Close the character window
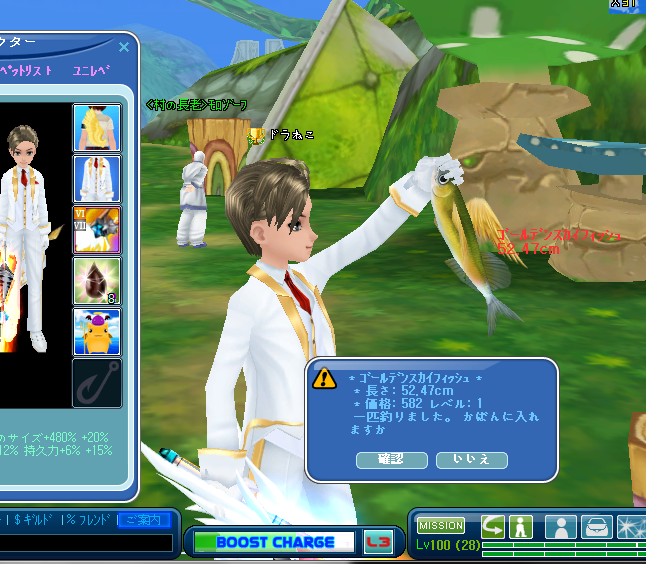Image resolution: width=646 pixels, height=564 pixels. (124, 47)
